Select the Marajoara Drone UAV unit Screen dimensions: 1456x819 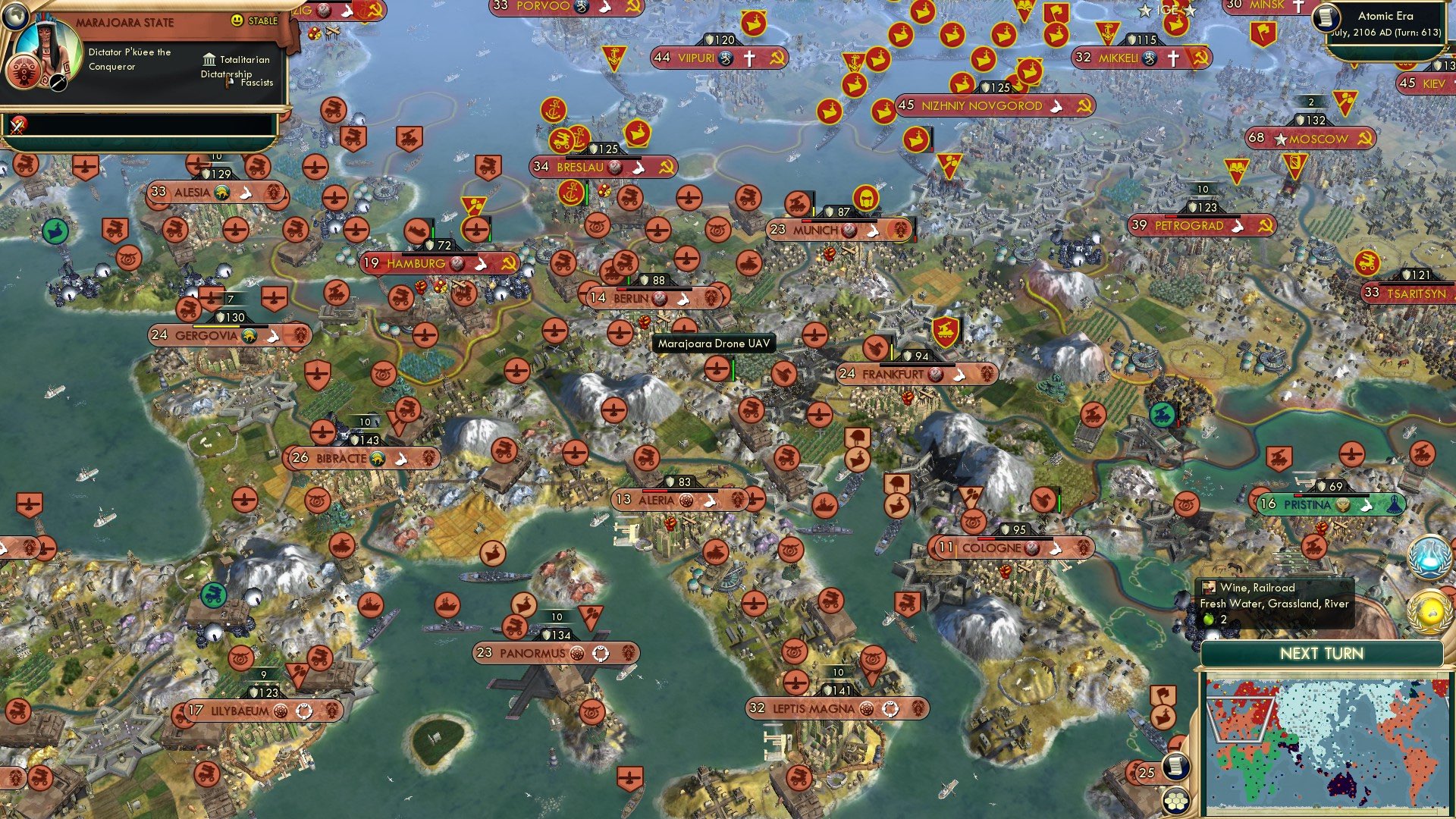(x=717, y=368)
